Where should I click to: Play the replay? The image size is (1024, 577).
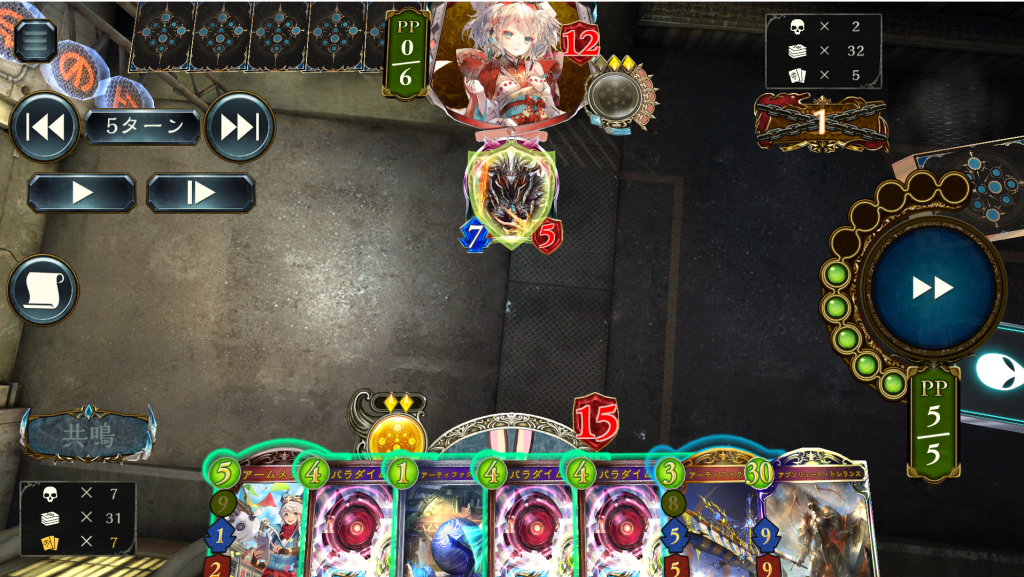tap(82, 193)
